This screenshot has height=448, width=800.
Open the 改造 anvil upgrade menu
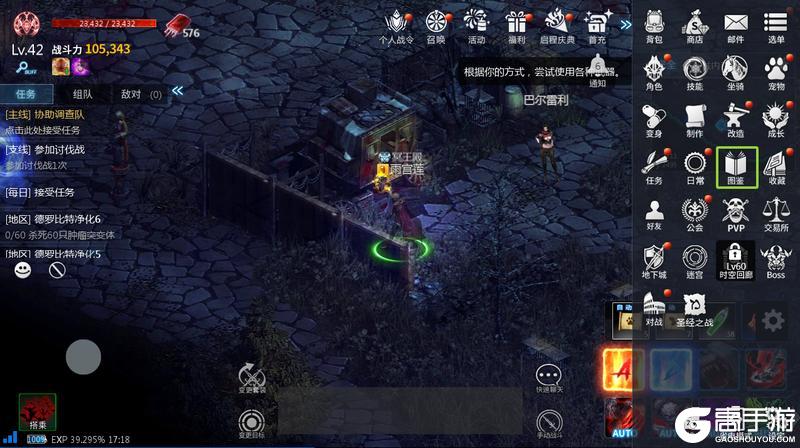click(736, 116)
